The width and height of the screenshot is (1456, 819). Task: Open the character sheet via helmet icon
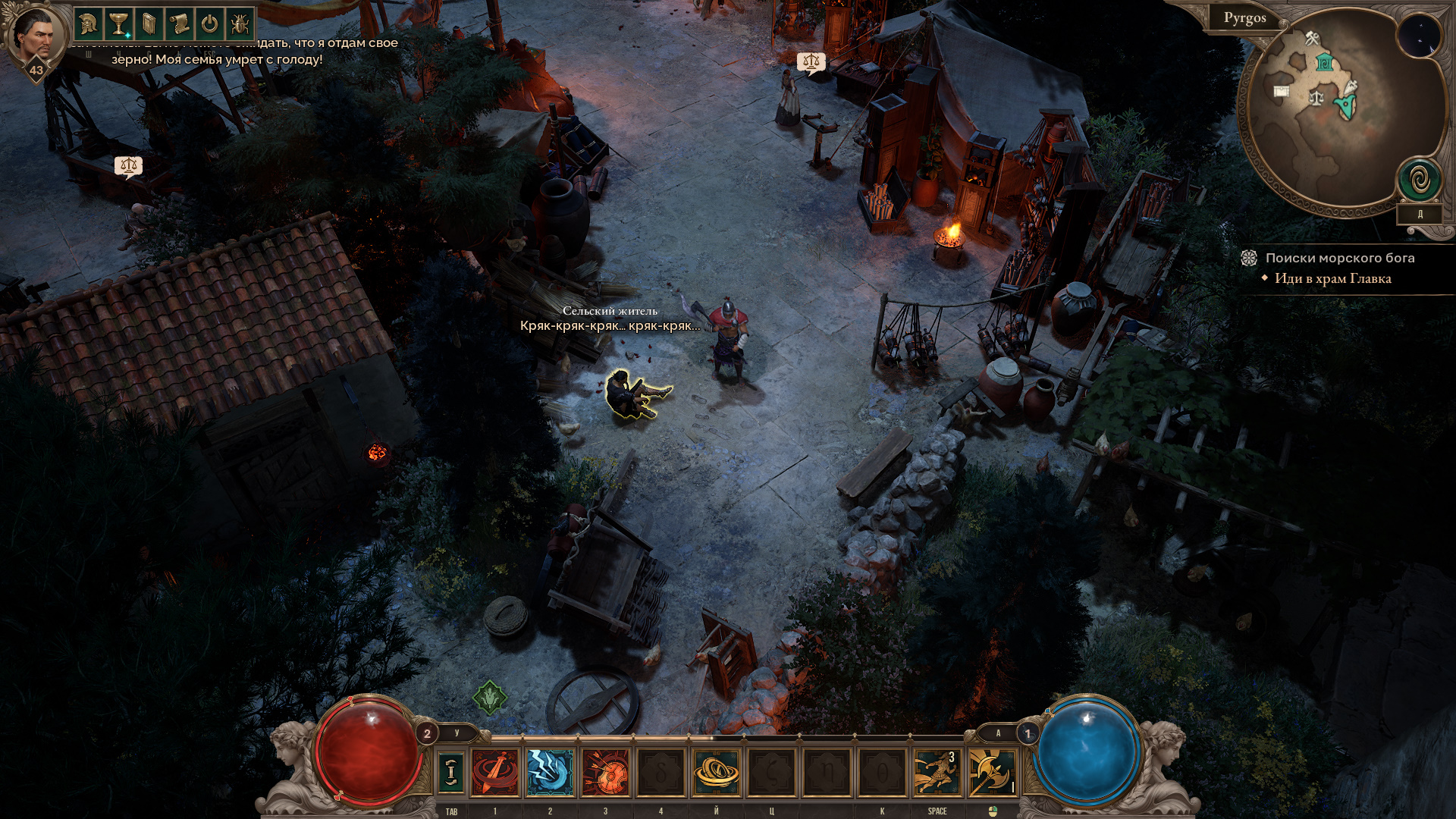[88, 25]
